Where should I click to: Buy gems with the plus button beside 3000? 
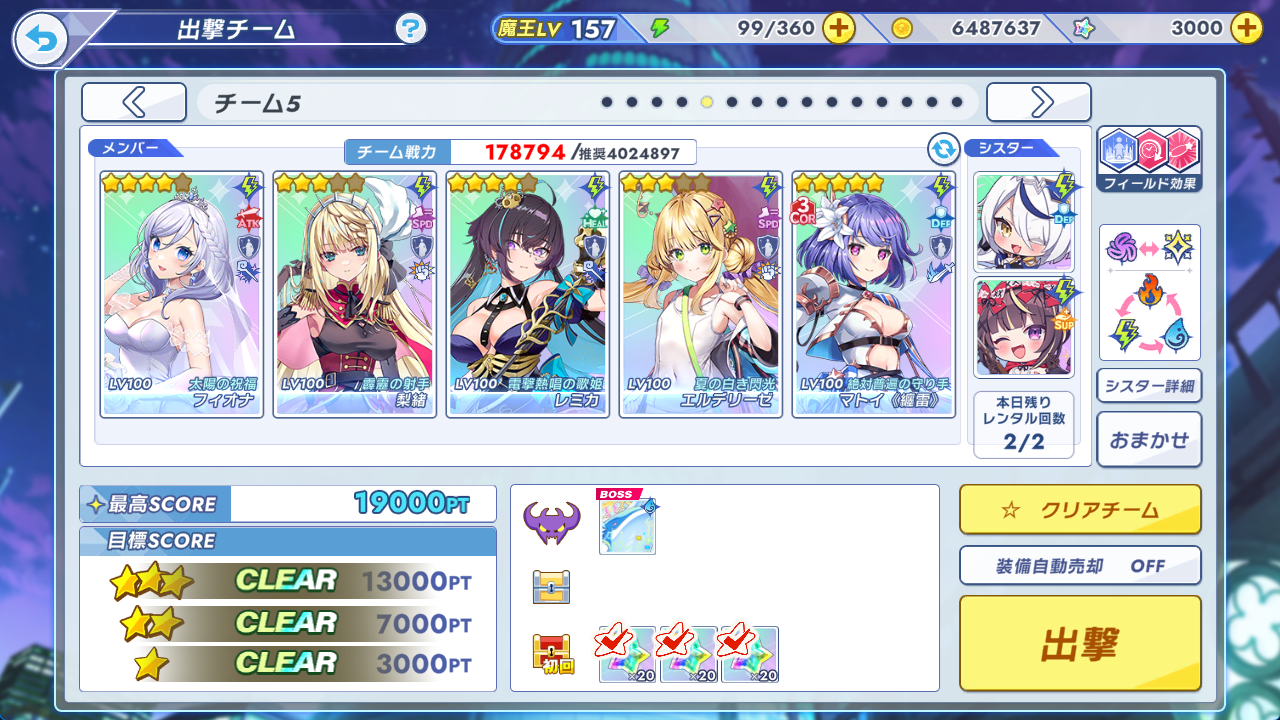tap(1246, 28)
